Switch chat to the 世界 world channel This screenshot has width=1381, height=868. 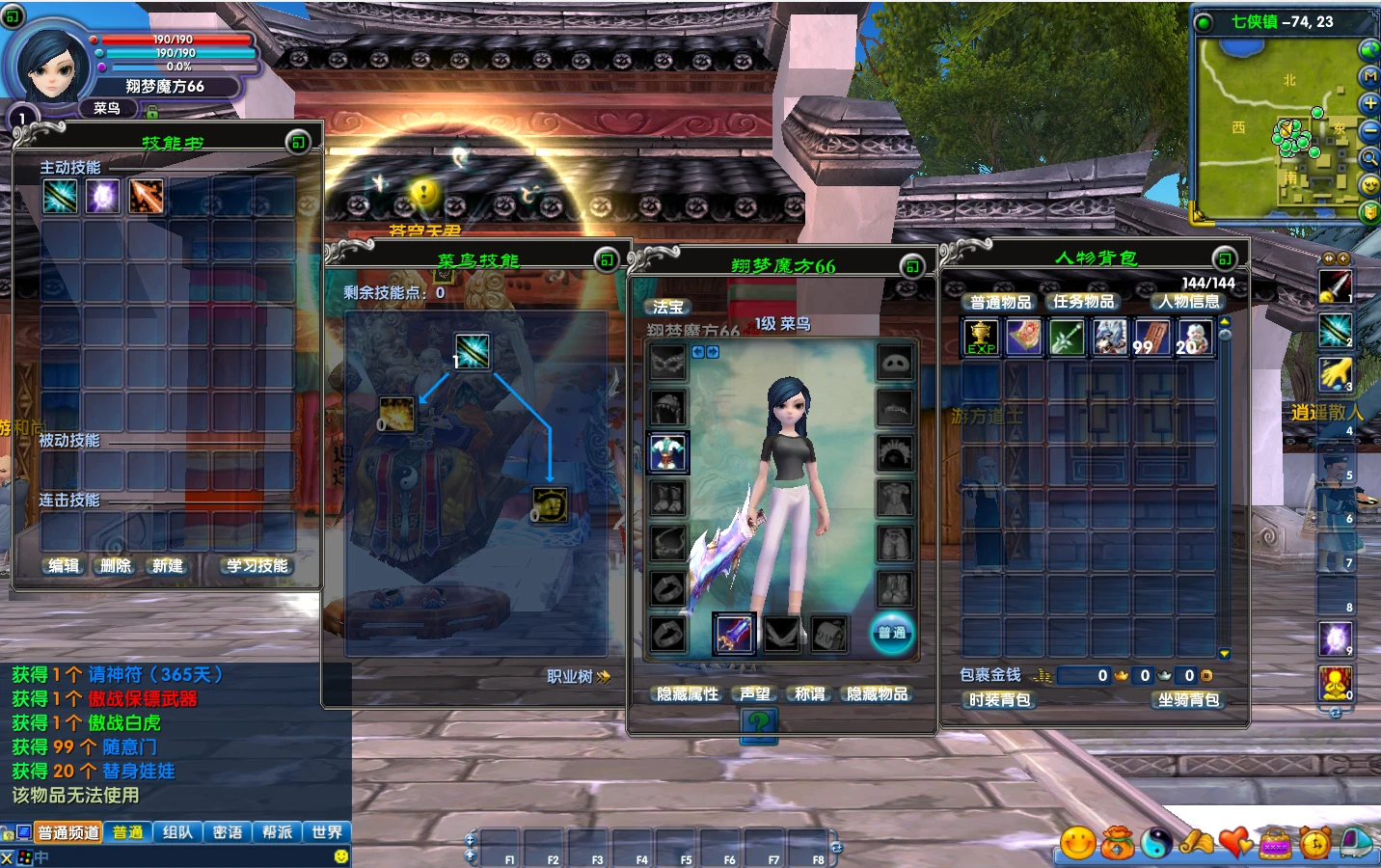point(327,832)
